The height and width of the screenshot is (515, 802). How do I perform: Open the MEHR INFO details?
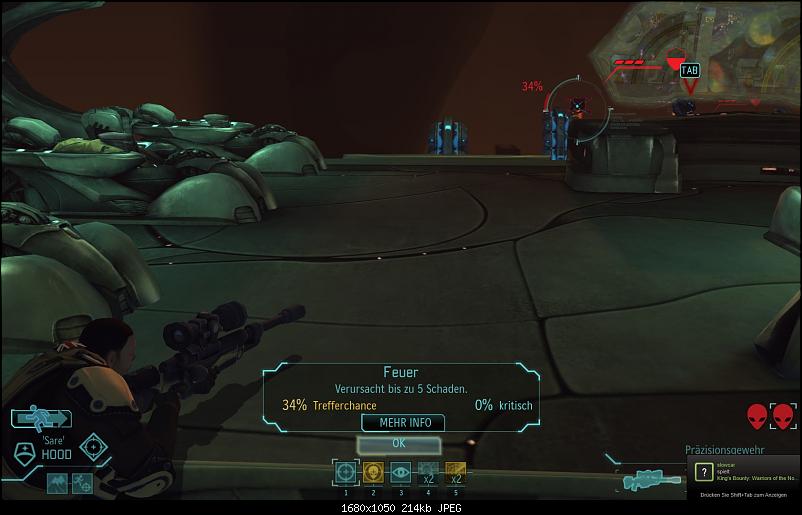[x=405, y=423]
